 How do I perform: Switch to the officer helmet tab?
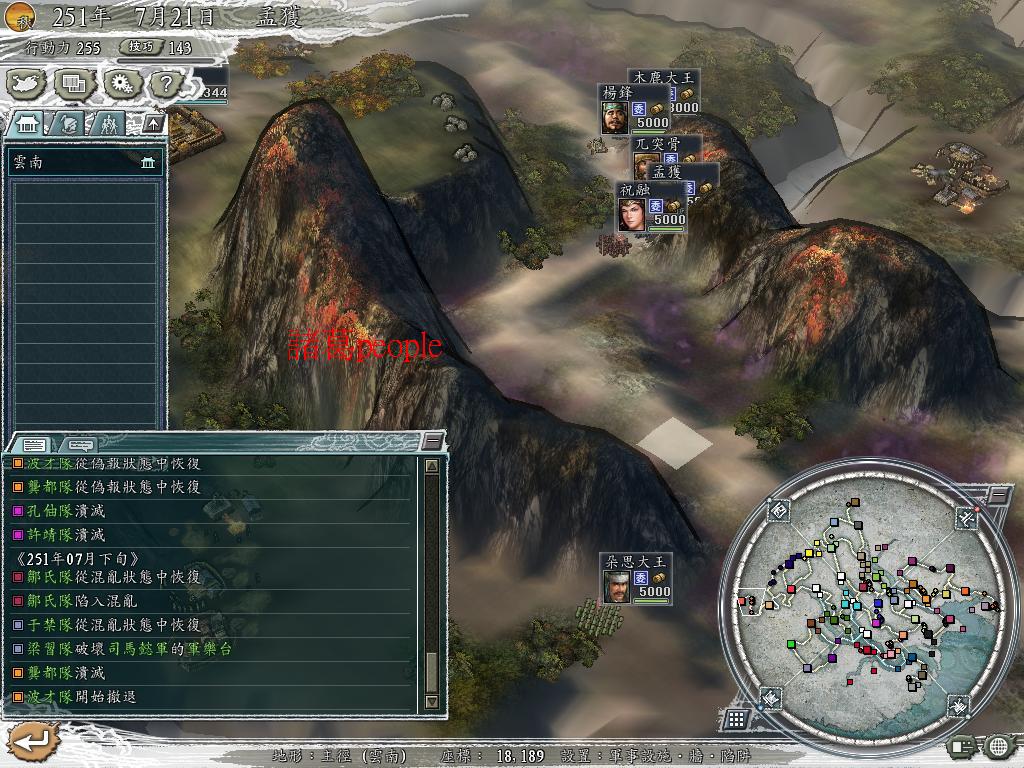68,124
